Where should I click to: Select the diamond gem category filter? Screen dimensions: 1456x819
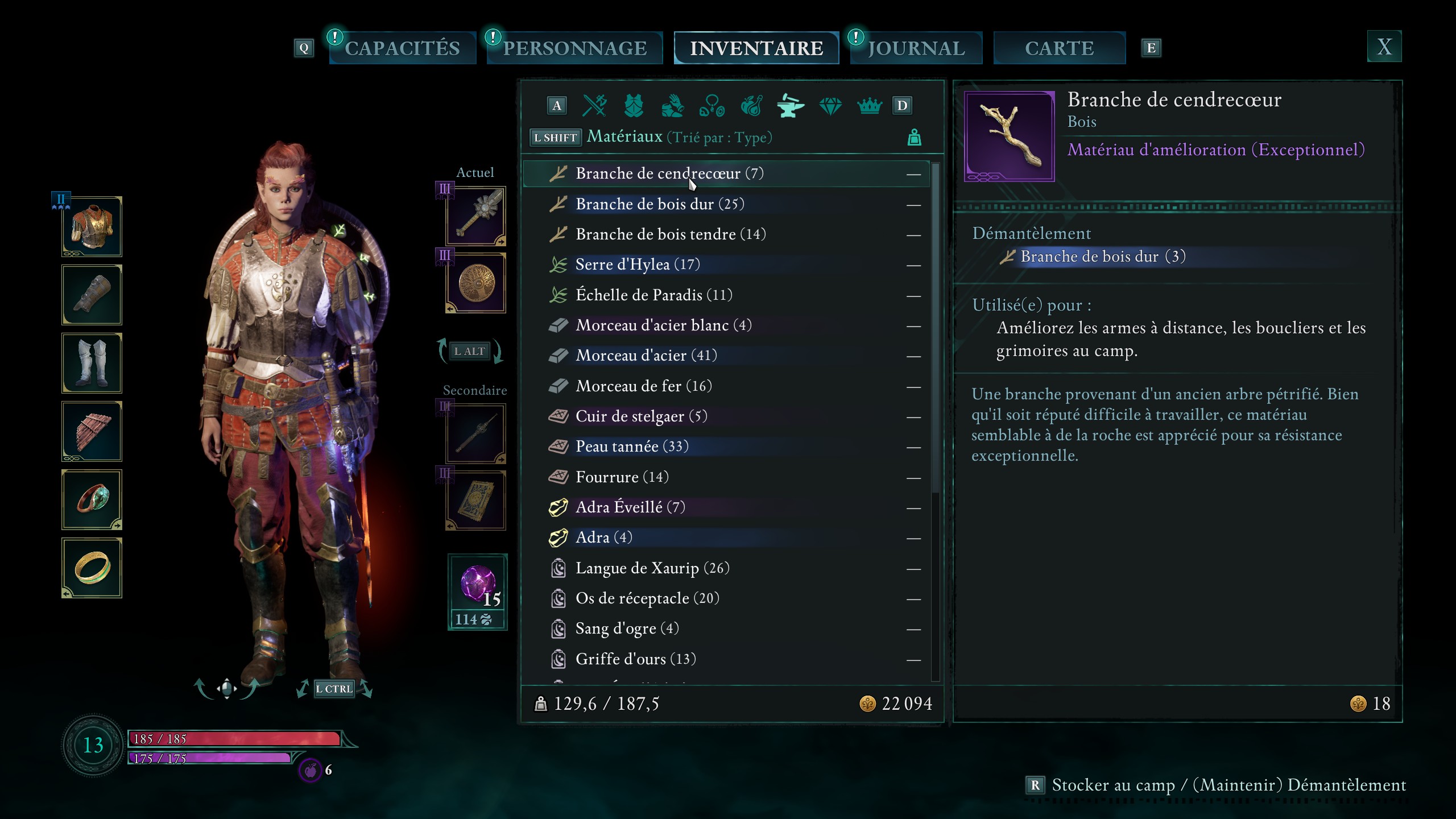click(x=830, y=105)
